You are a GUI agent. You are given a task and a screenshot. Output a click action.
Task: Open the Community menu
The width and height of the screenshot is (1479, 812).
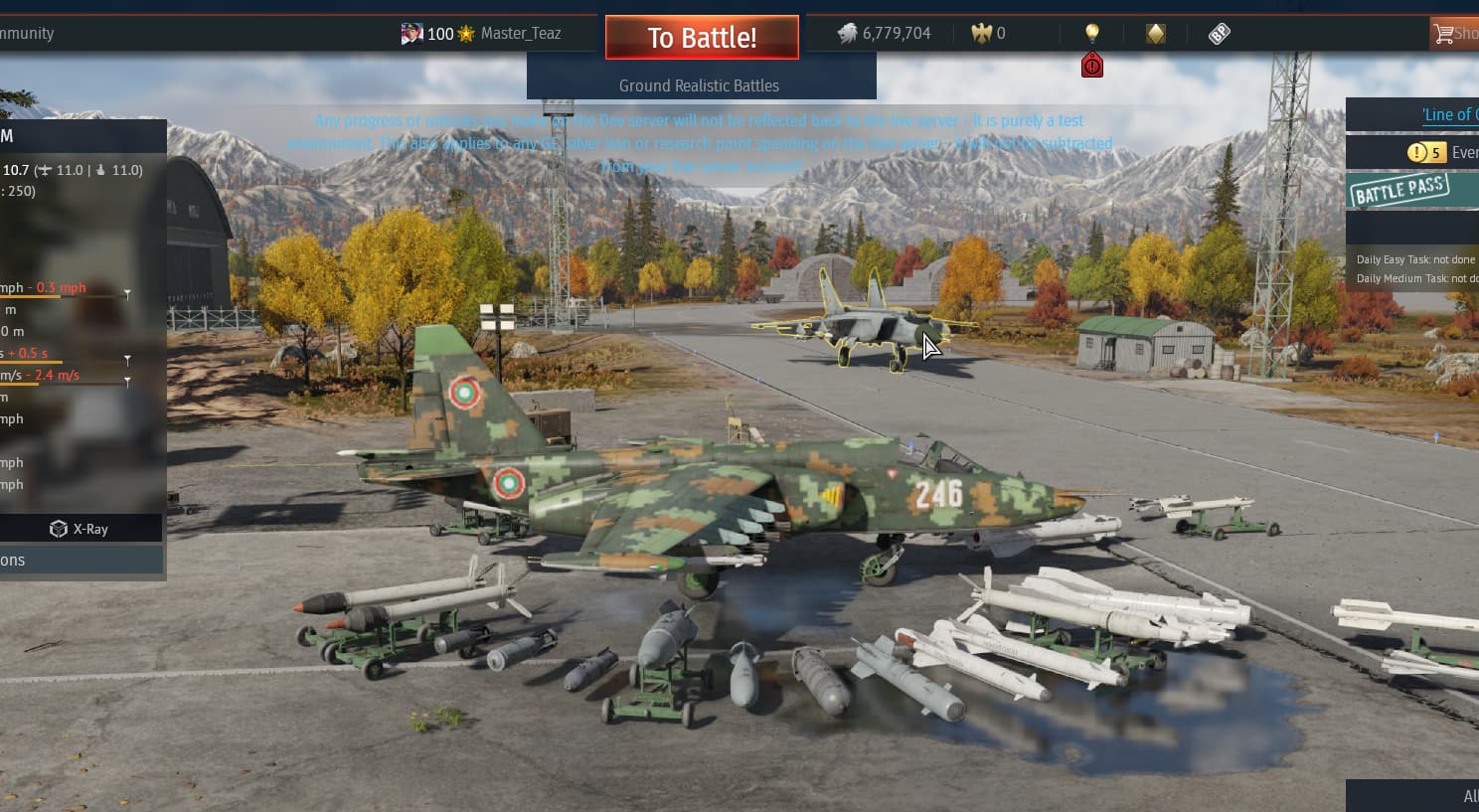(27, 33)
